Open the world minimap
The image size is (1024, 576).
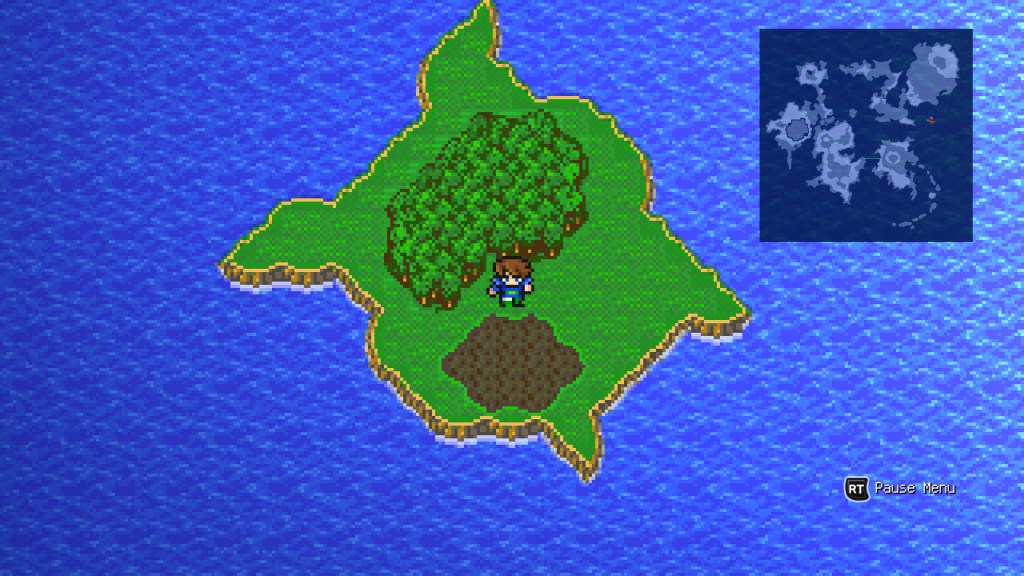[865, 135]
